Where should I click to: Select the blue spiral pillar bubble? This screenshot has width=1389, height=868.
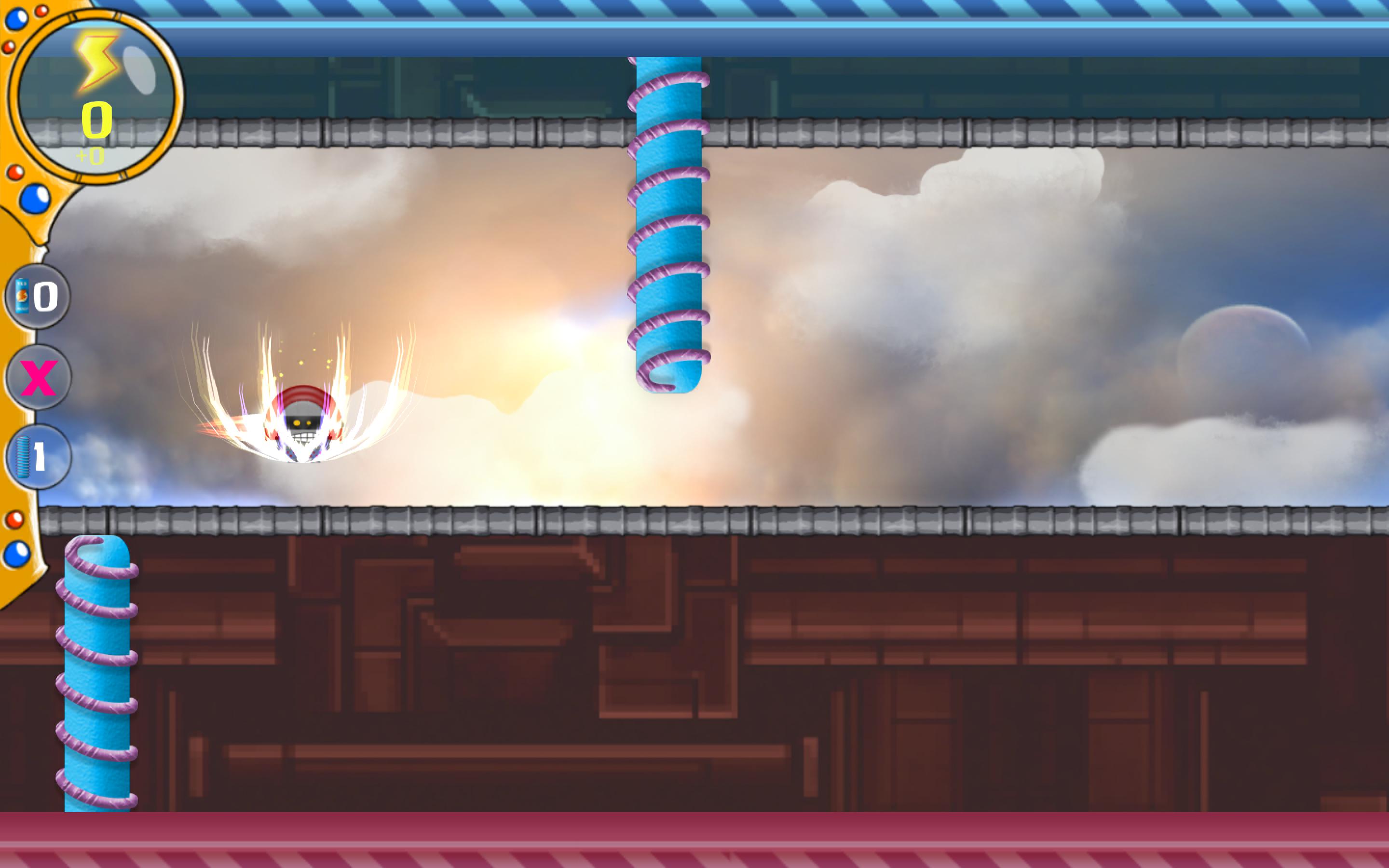tap(39, 457)
